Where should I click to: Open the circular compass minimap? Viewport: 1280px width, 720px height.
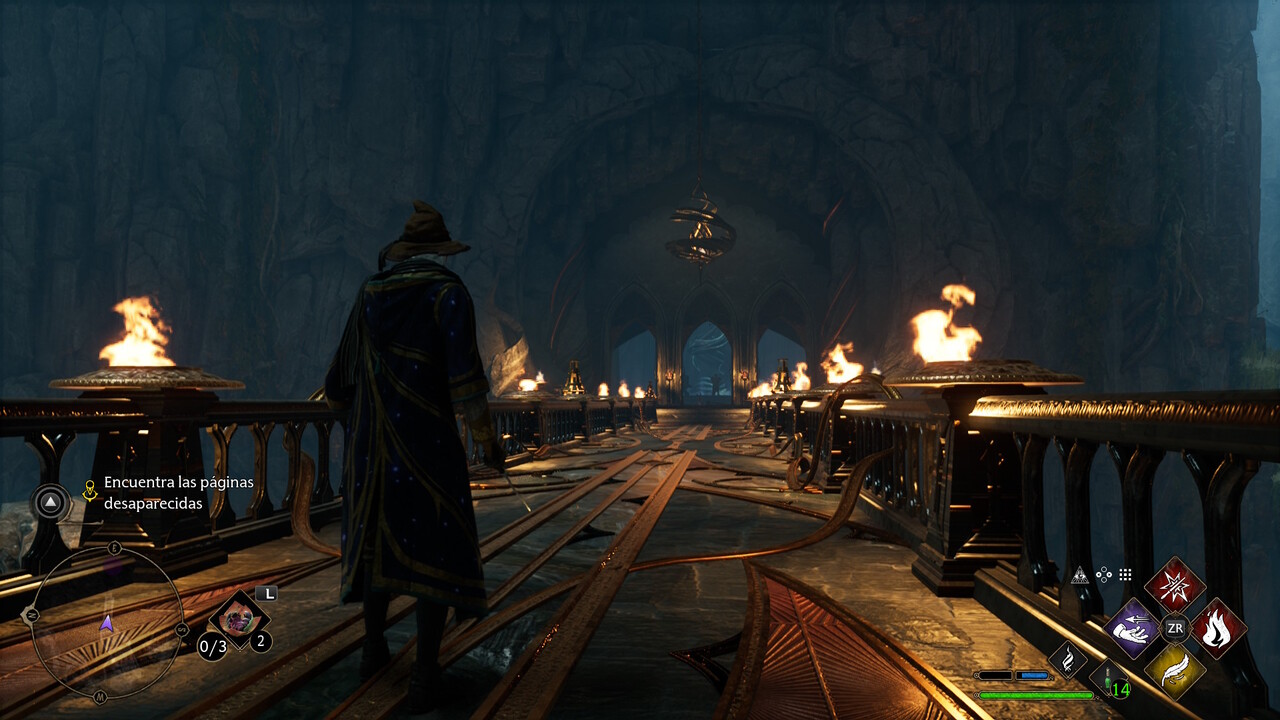(107, 624)
